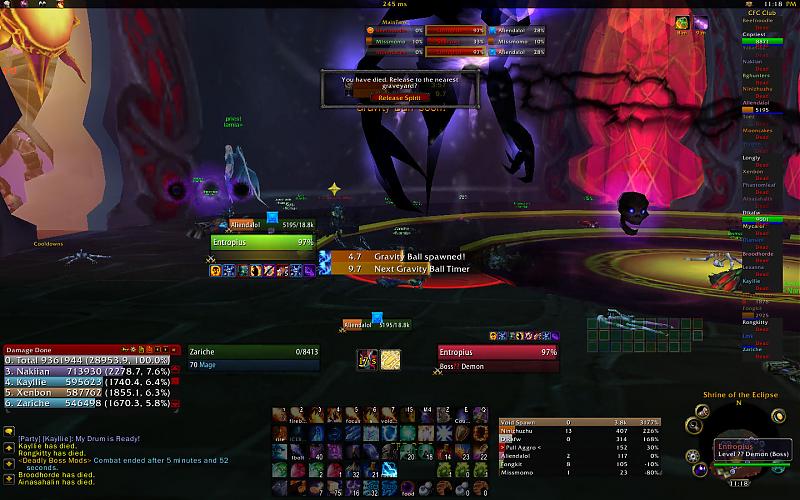Select Kayllie's row in the damage meter

(86, 381)
